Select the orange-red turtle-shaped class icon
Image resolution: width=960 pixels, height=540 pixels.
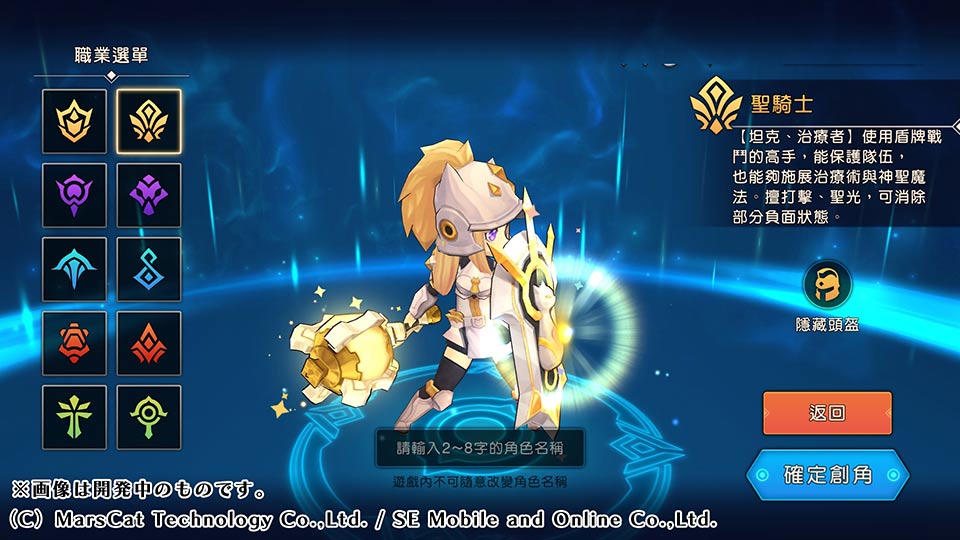click(x=74, y=343)
